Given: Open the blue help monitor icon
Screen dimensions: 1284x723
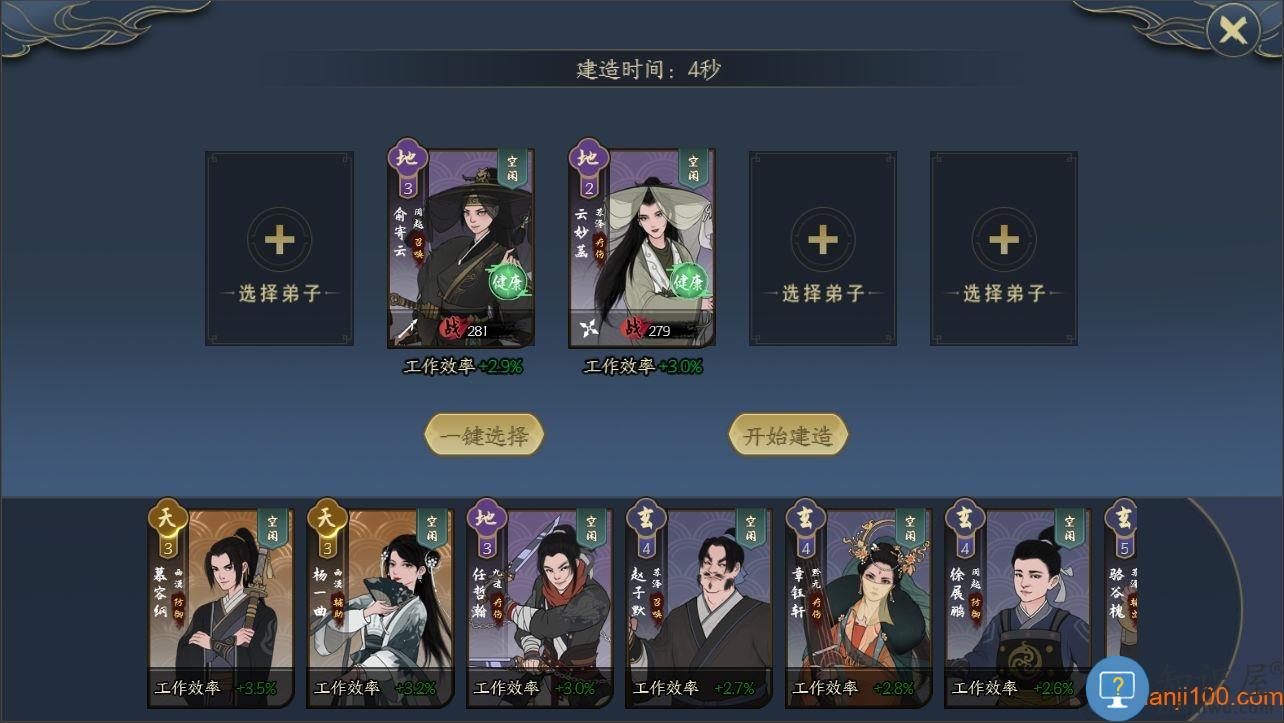Looking at the screenshot, I should point(1116,688).
